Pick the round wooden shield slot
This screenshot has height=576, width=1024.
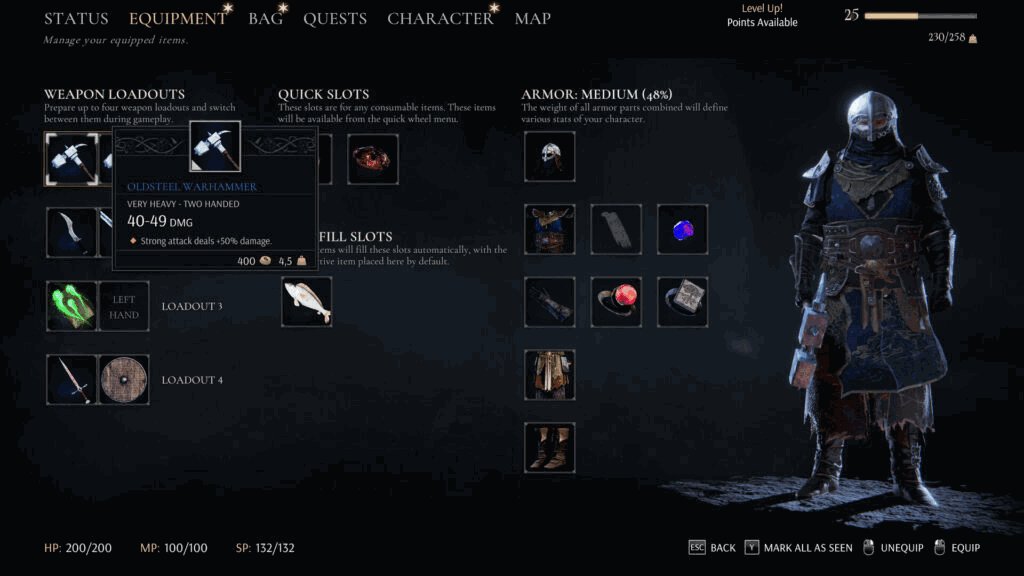click(124, 380)
